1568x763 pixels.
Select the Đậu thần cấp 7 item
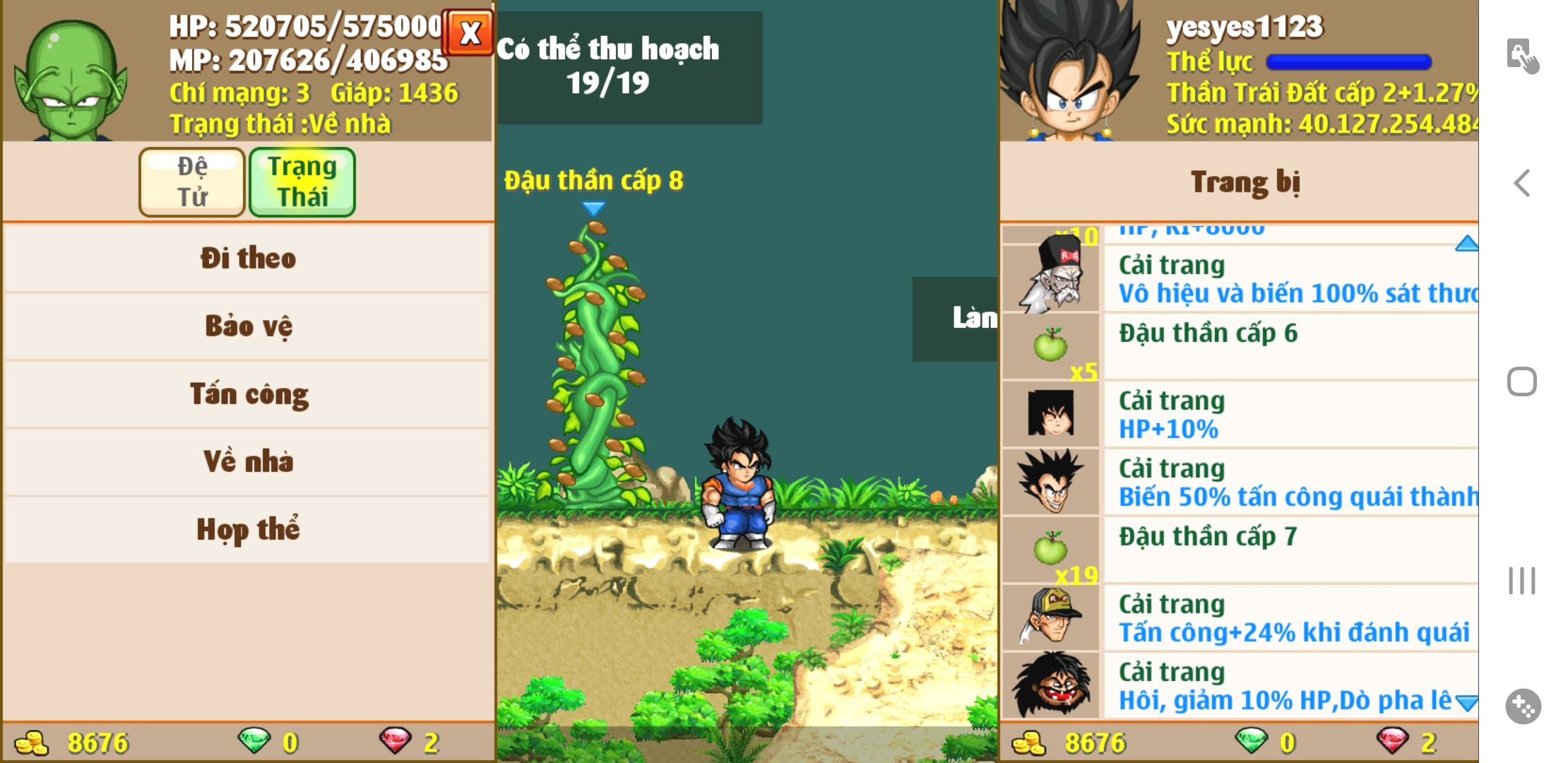point(1240,550)
